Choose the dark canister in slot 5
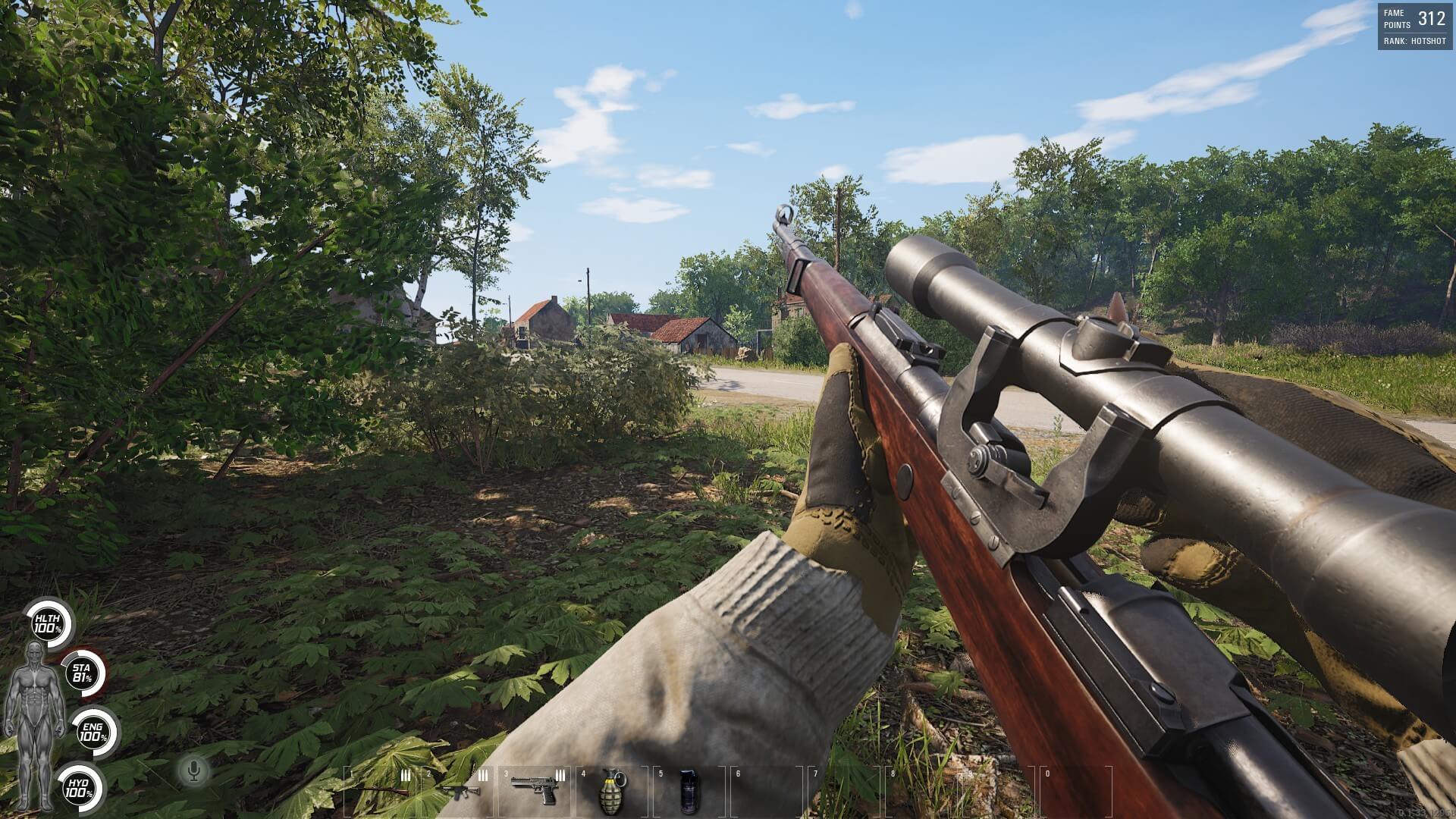Image resolution: width=1456 pixels, height=819 pixels. pos(689,791)
